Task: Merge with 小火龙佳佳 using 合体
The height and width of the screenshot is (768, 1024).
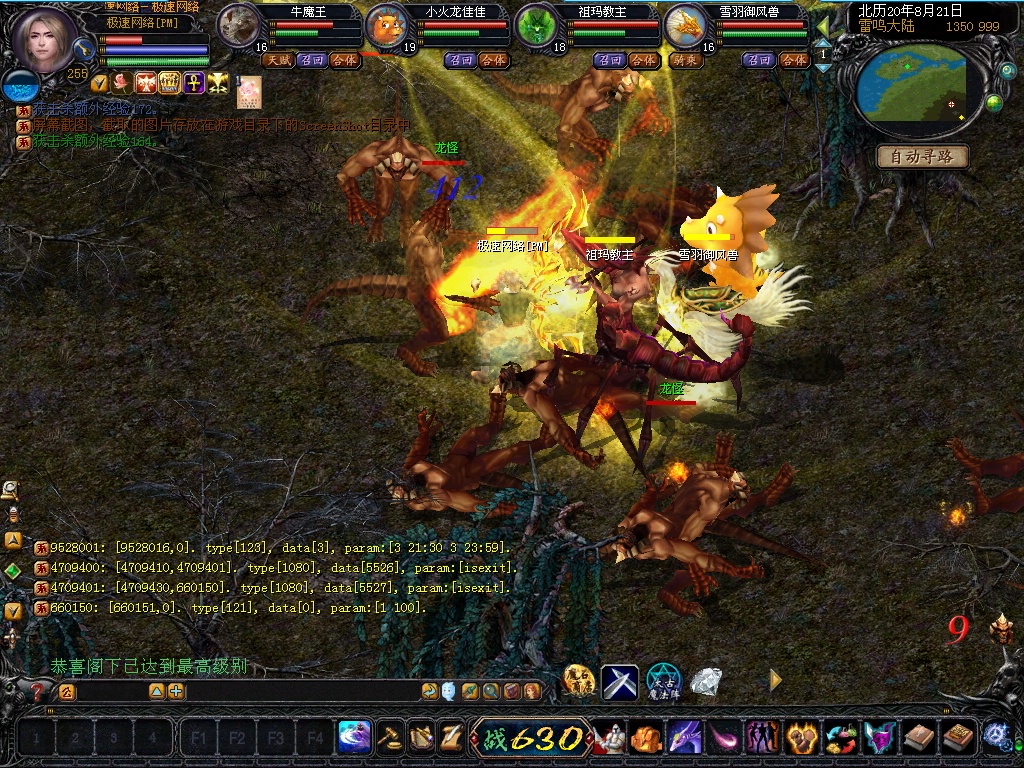Action: coord(494,60)
